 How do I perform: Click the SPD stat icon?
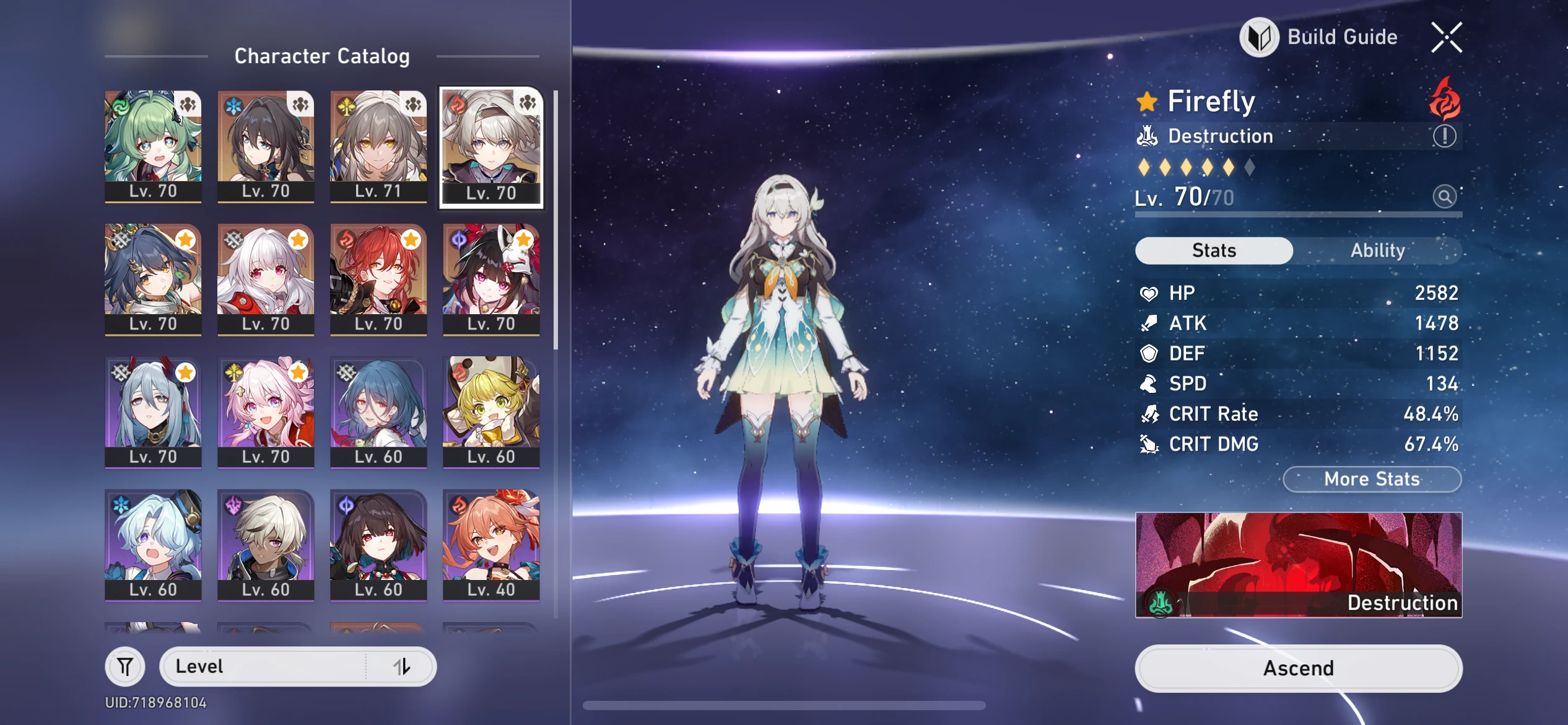pos(1149,384)
